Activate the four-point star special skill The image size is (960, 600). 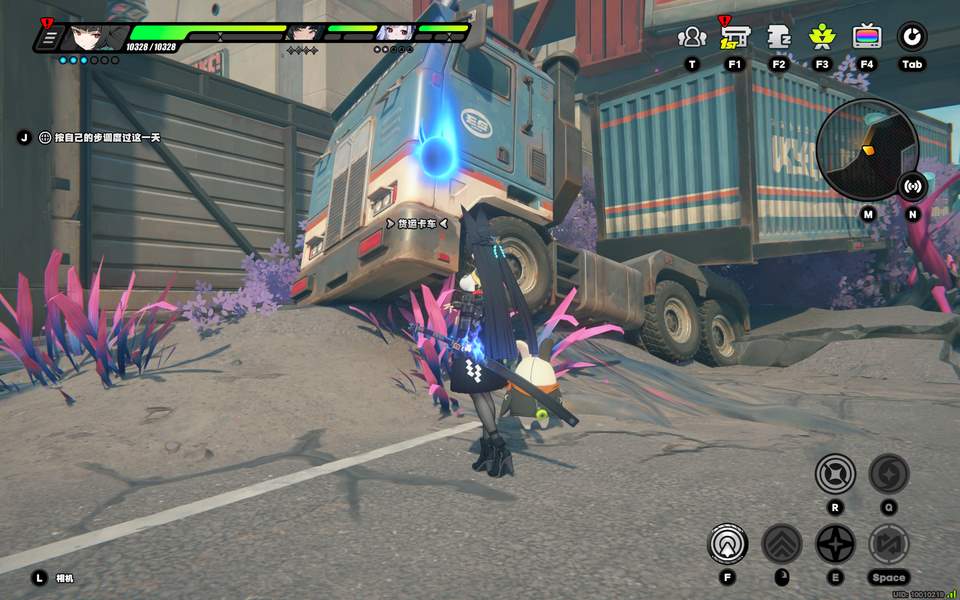(x=835, y=544)
